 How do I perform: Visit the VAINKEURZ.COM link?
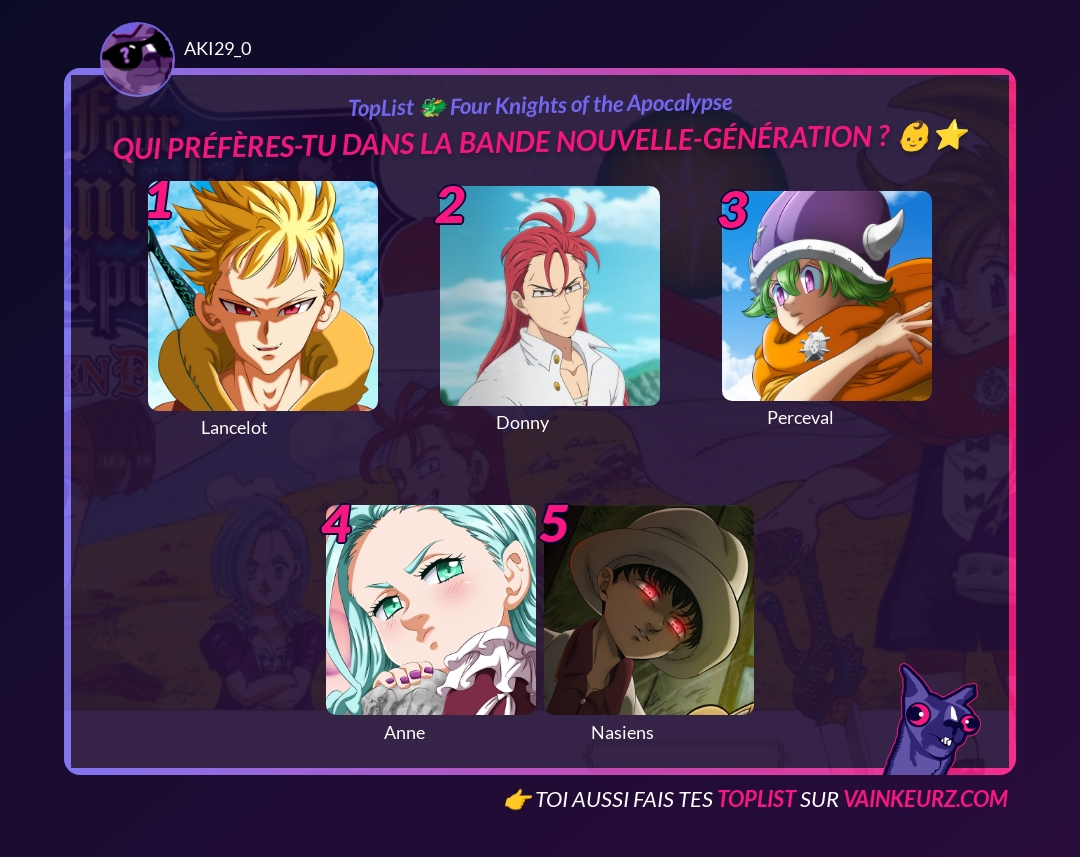point(925,799)
